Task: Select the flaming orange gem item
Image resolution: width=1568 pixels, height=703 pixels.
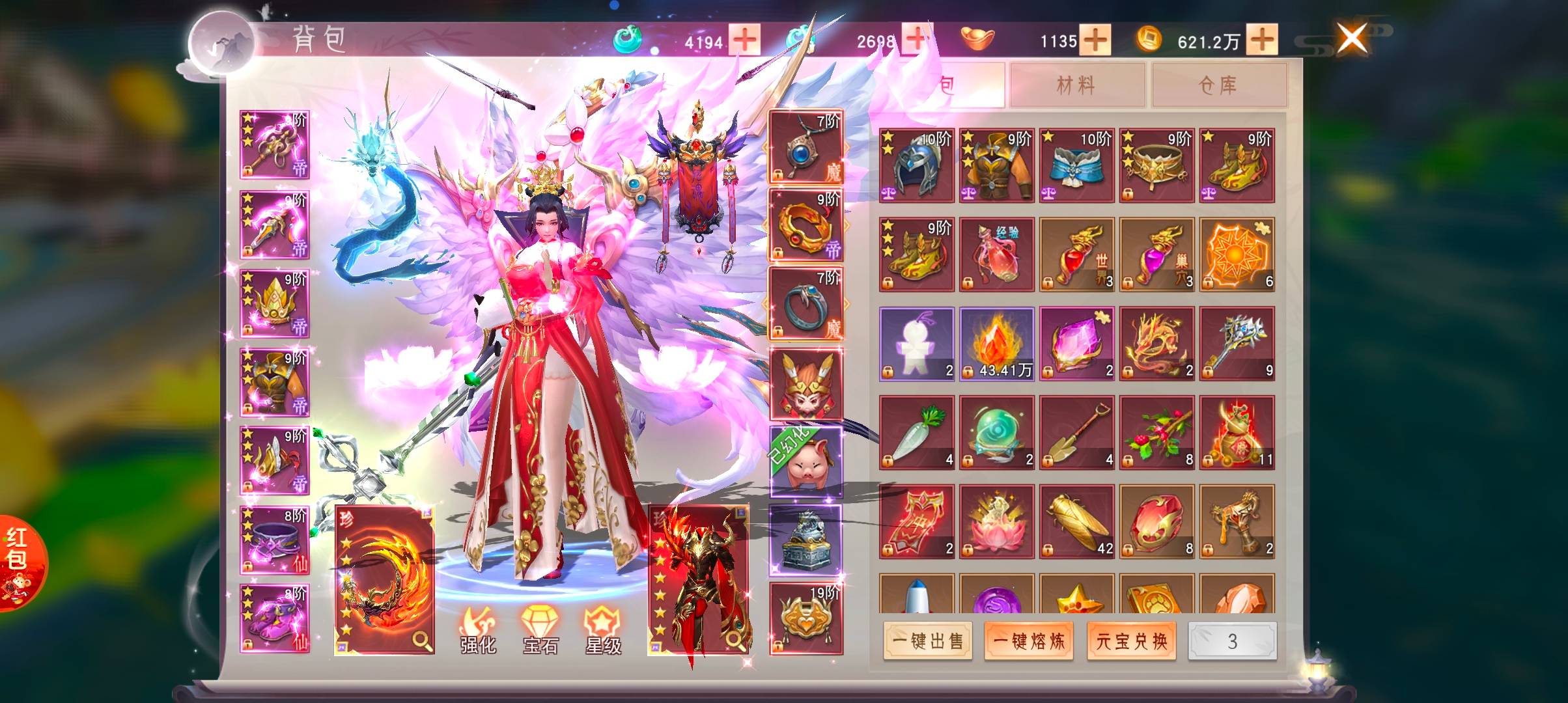Action: tap(996, 344)
